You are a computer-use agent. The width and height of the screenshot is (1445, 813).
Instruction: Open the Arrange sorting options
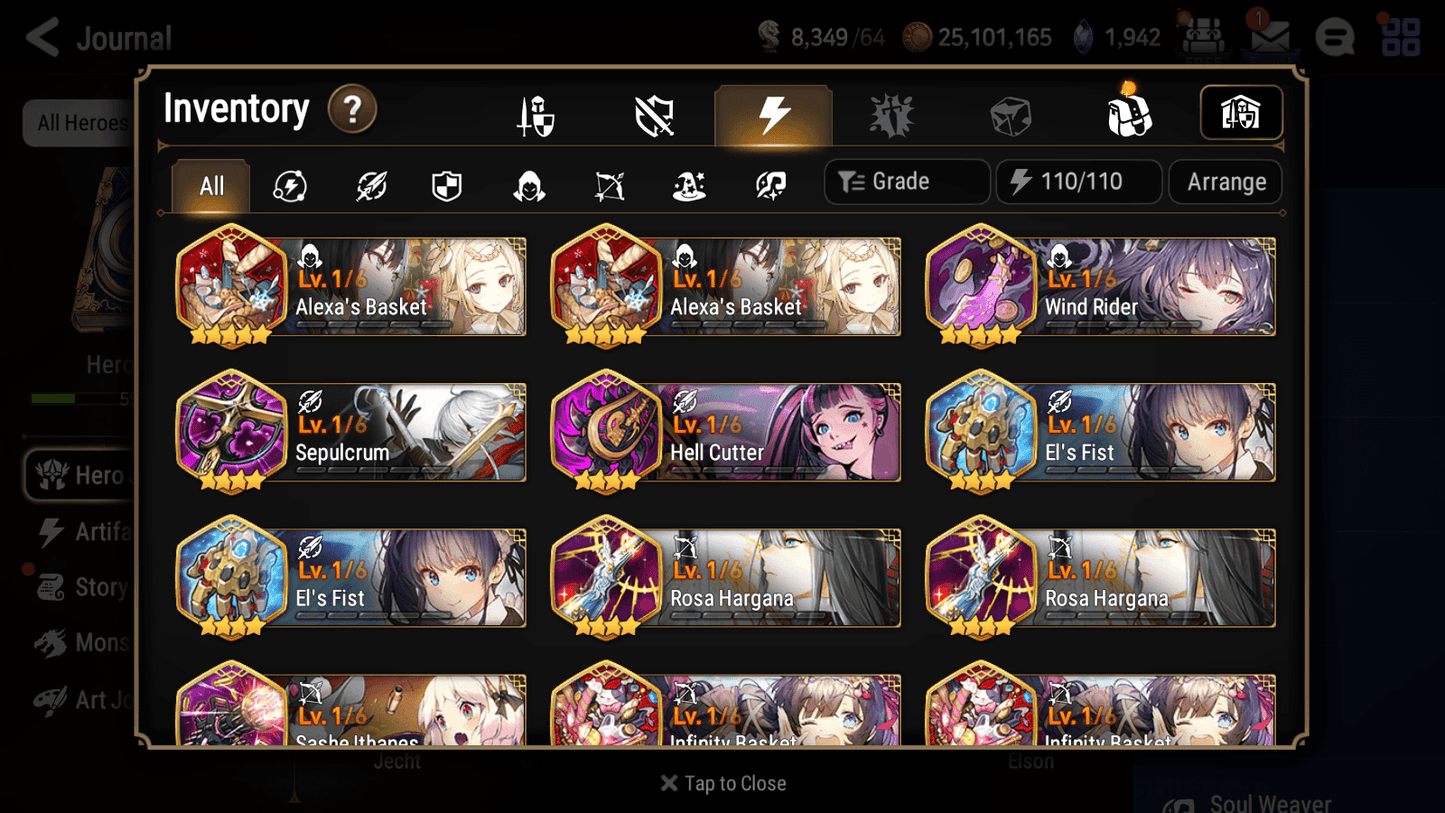pyautogui.click(x=1225, y=181)
